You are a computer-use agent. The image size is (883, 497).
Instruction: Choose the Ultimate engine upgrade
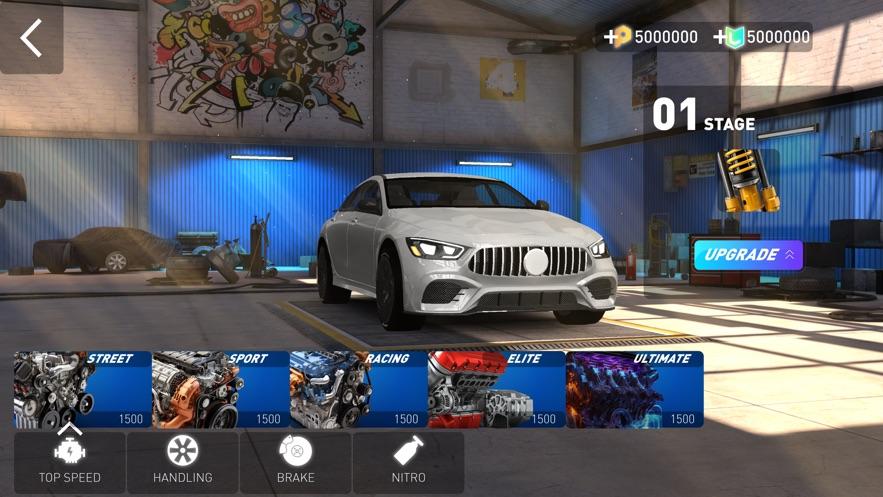(635, 389)
